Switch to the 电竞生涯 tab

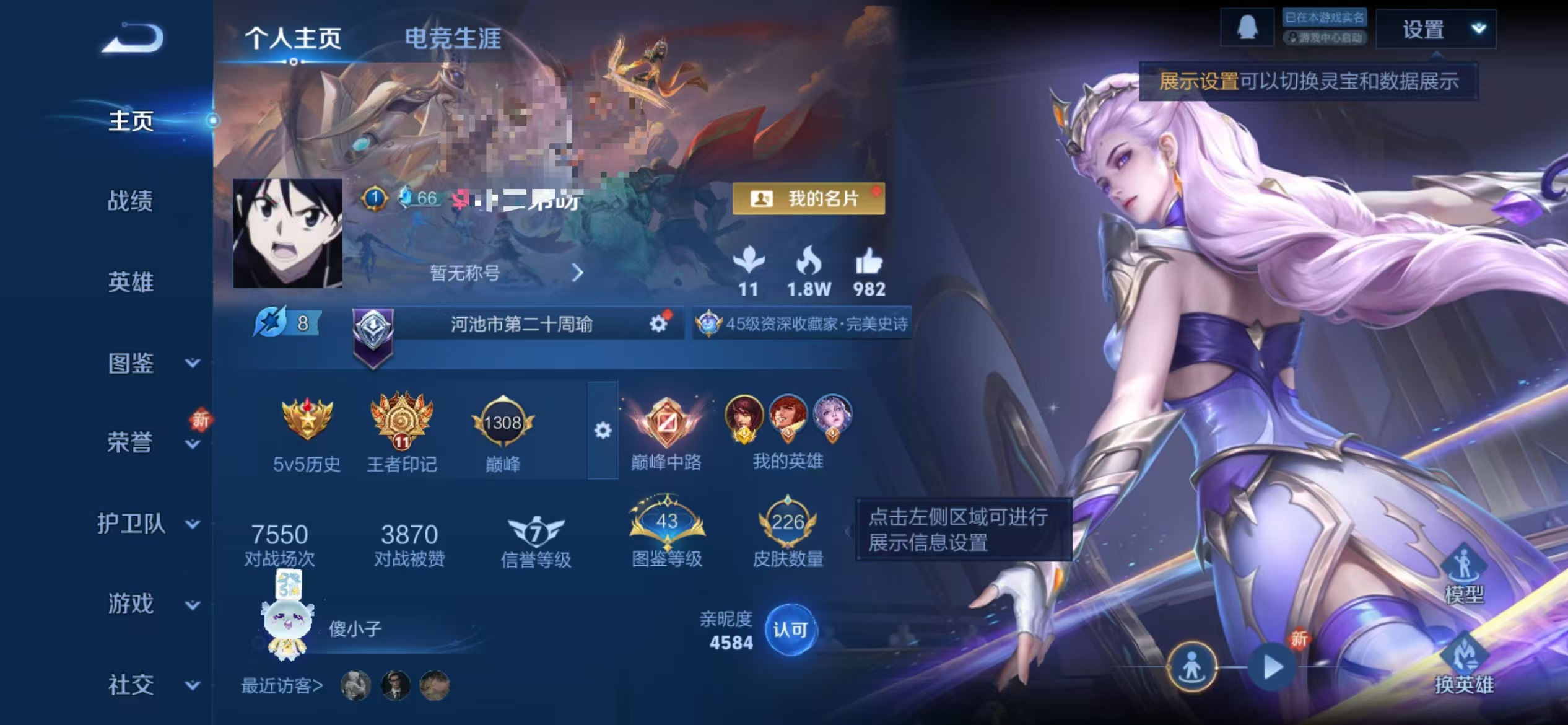[455, 39]
